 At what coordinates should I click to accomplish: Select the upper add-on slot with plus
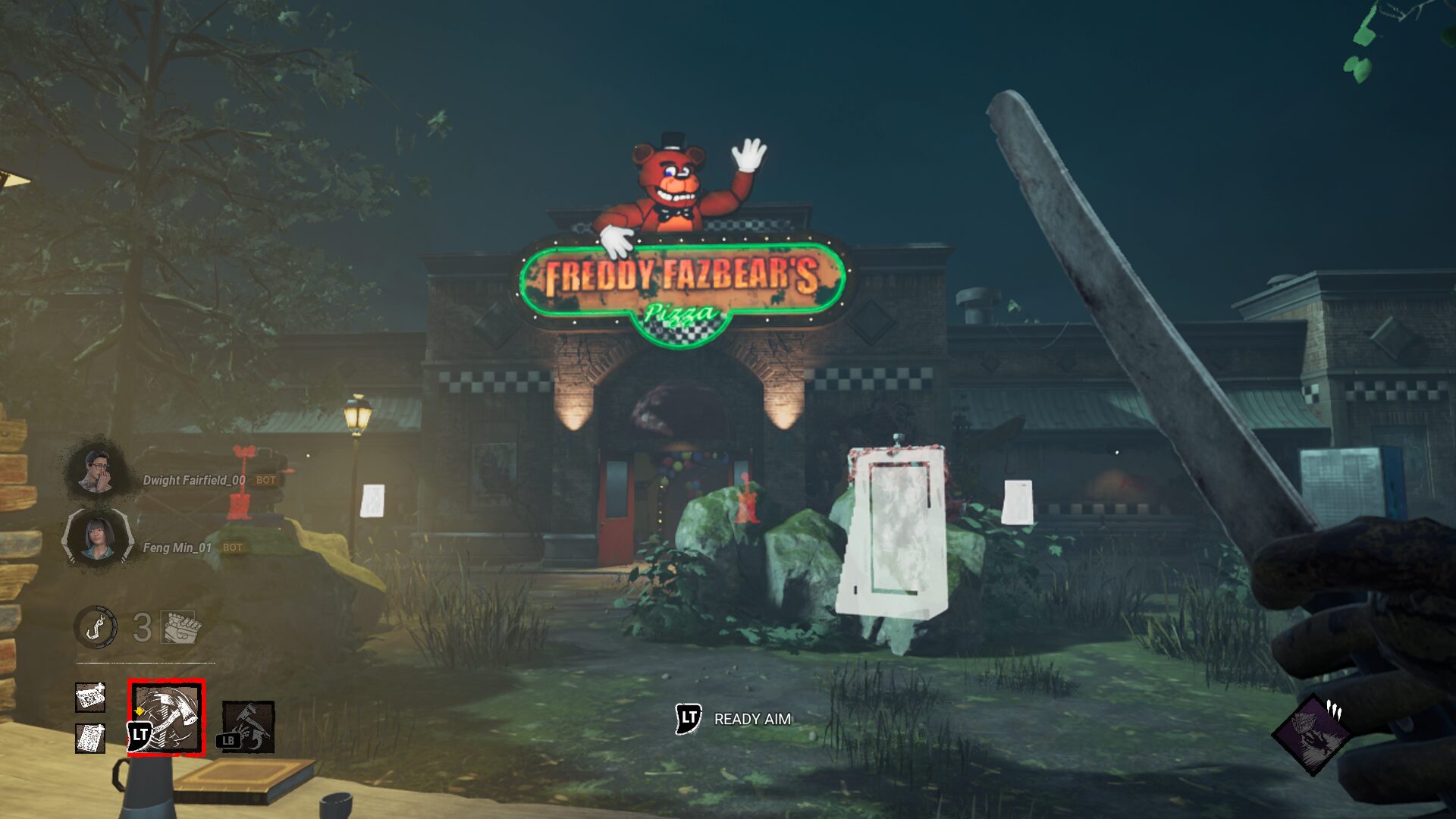tap(90, 697)
